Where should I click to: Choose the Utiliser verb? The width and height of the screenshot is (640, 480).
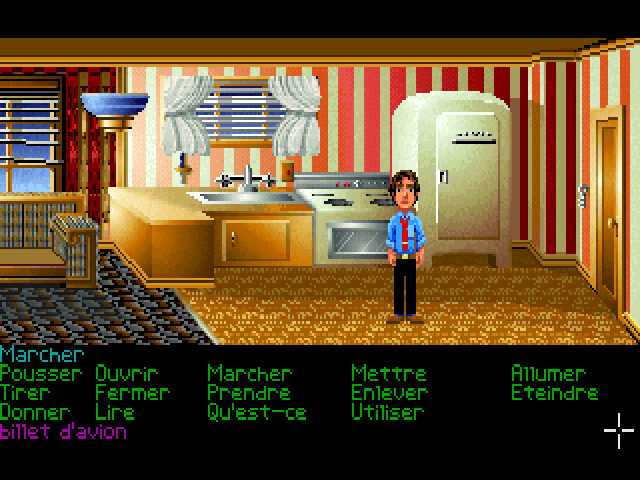(x=388, y=412)
